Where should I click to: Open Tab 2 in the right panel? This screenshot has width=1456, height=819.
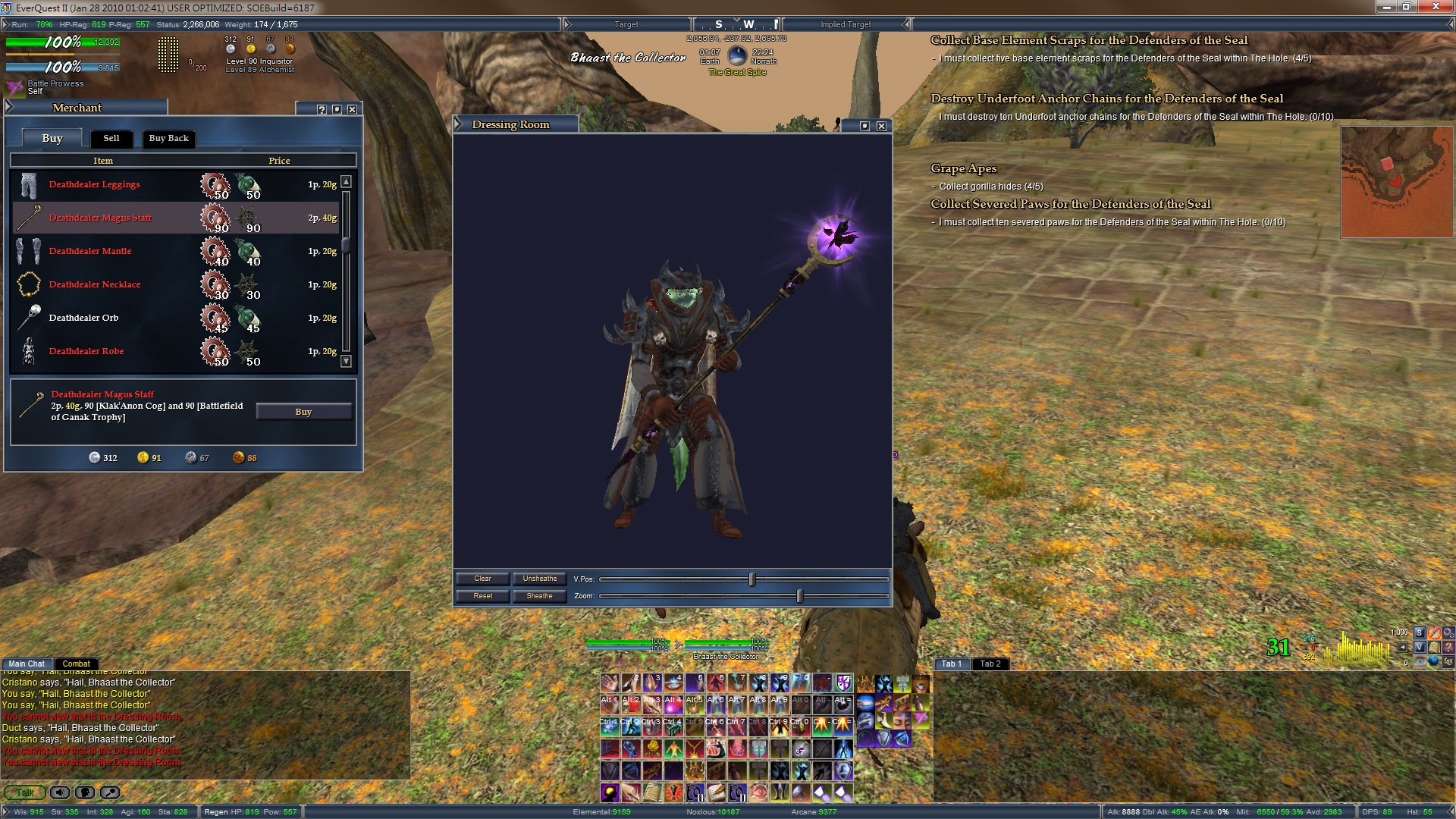pyautogui.click(x=990, y=664)
